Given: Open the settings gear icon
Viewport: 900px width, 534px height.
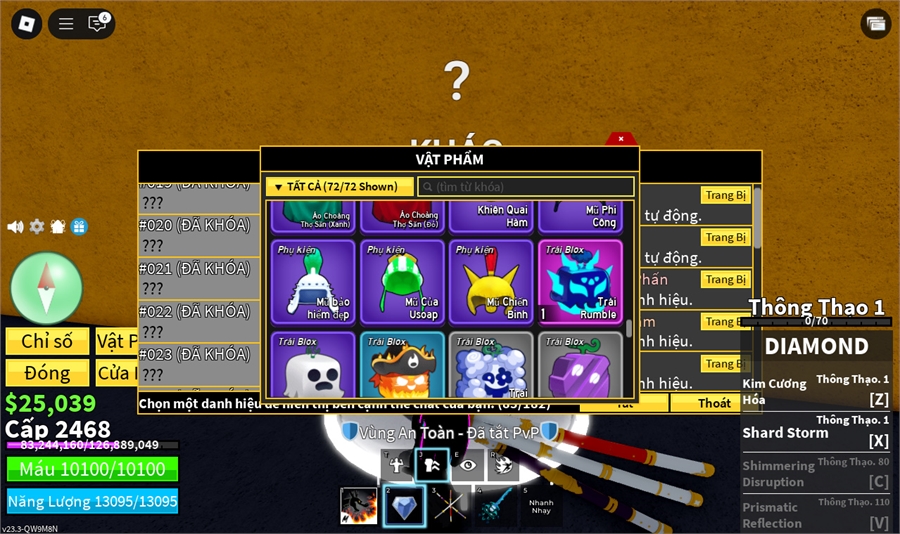Looking at the screenshot, I should pyautogui.click(x=37, y=227).
